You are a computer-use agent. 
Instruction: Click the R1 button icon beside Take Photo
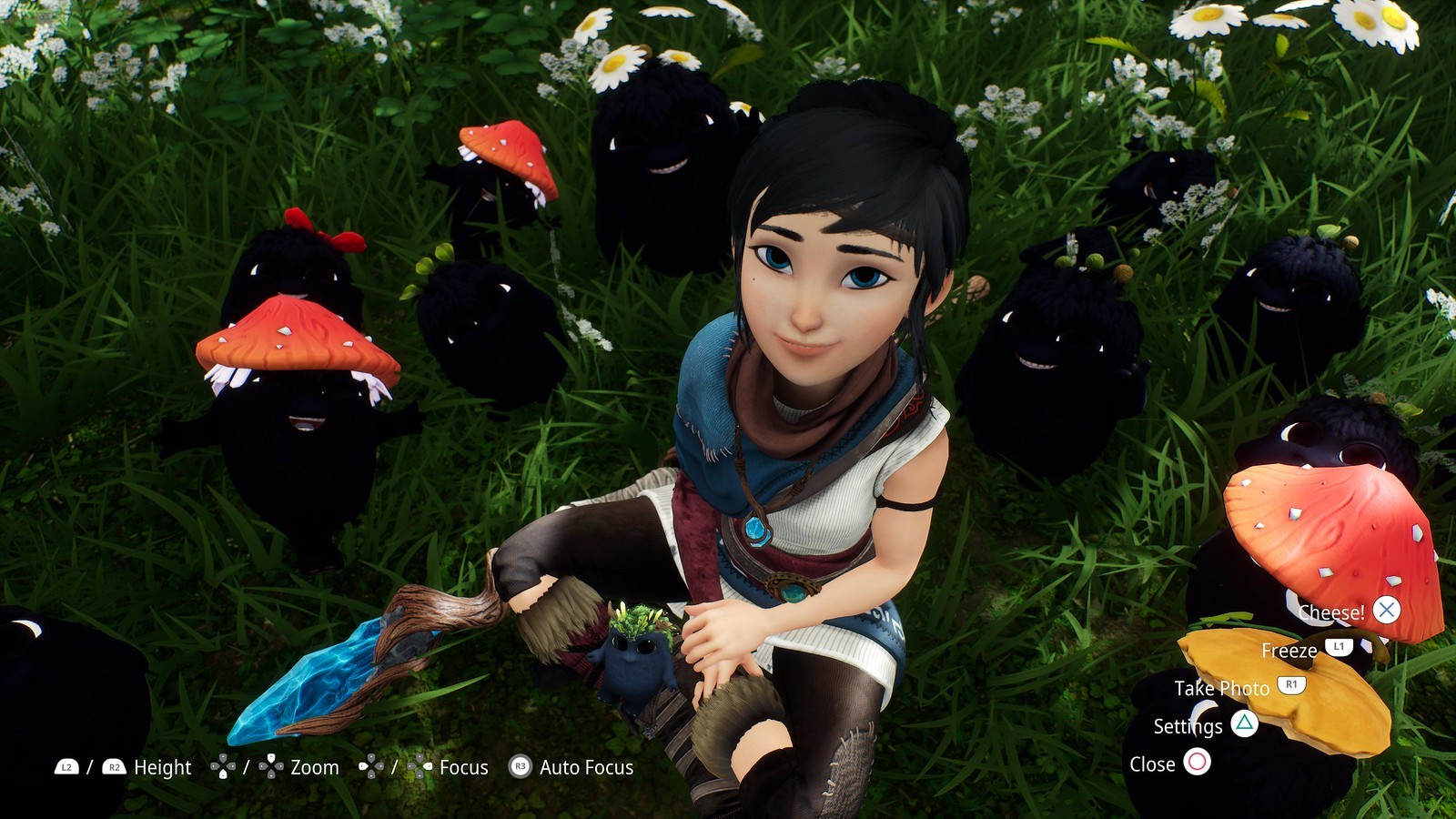[1291, 685]
